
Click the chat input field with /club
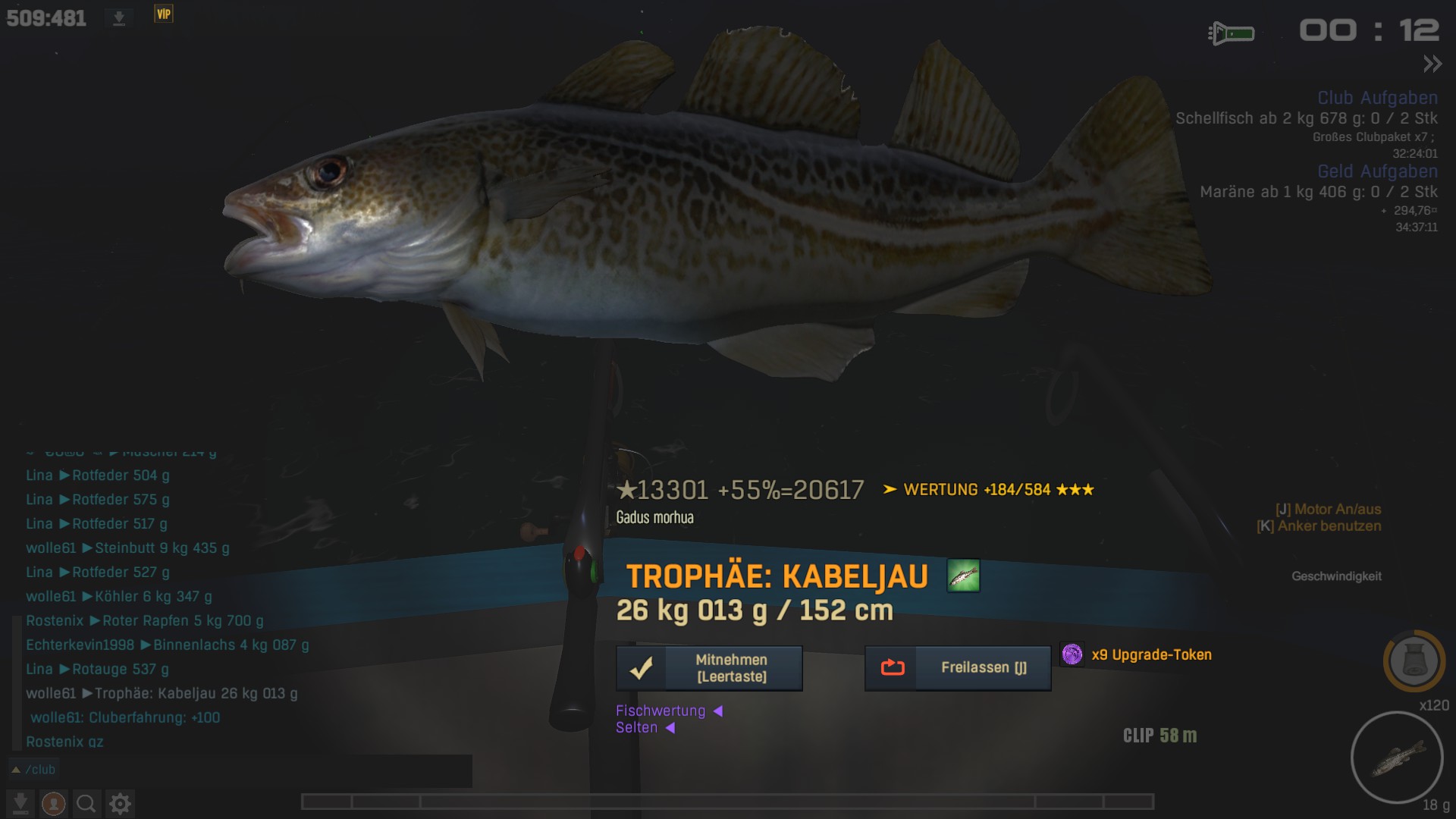click(x=243, y=770)
